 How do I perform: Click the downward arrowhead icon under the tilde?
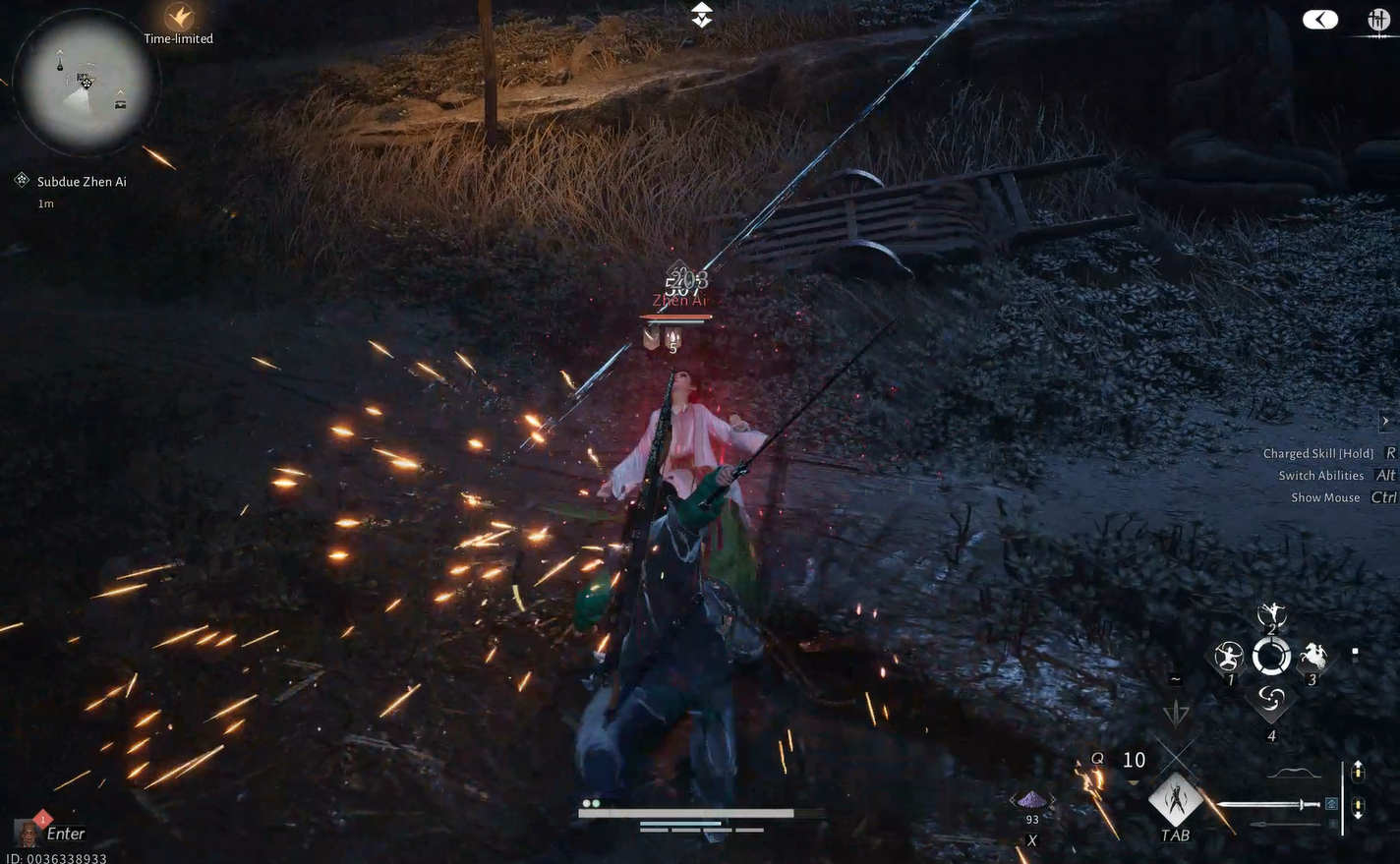1176,713
